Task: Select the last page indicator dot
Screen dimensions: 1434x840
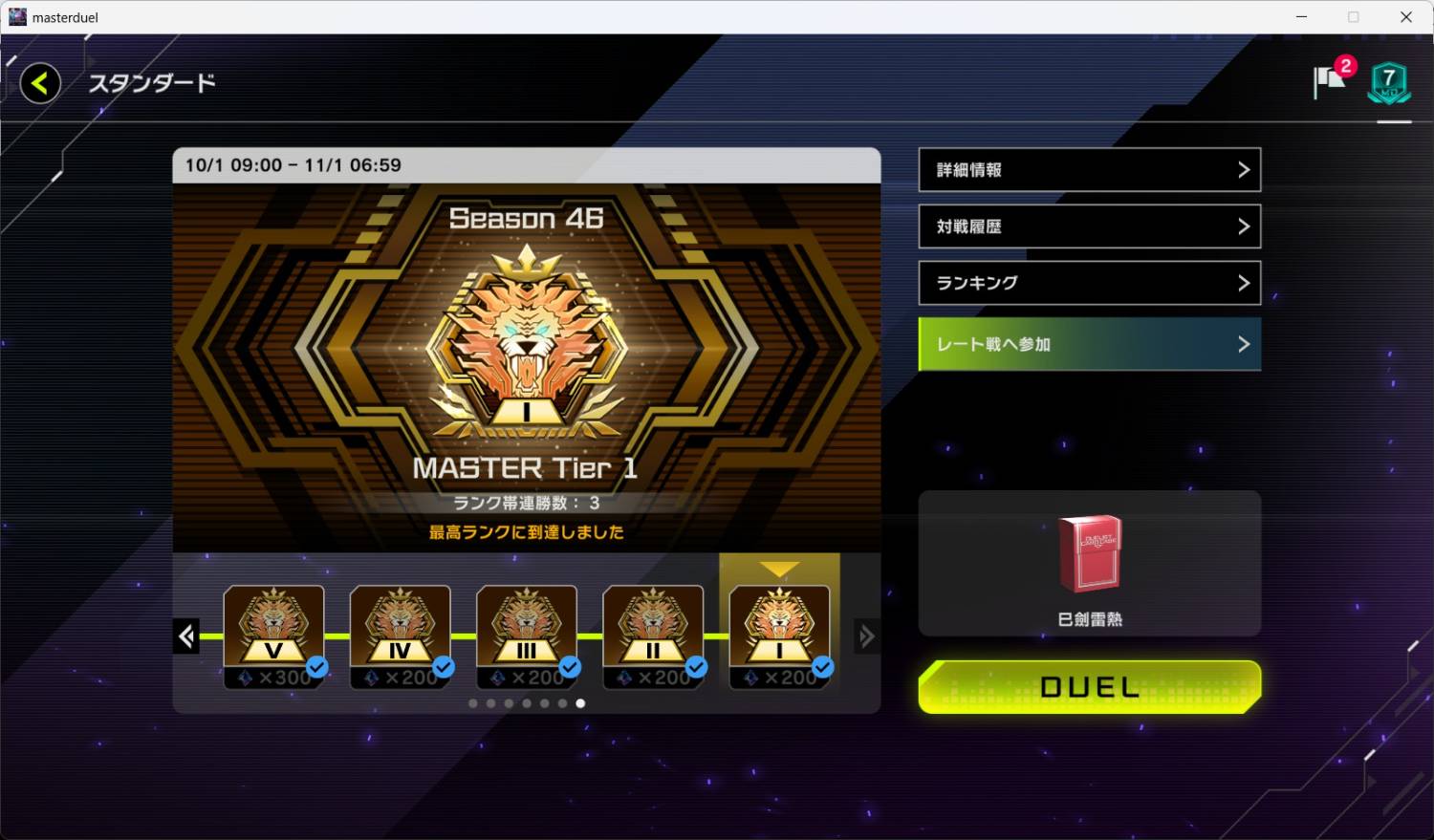Action: pos(580,702)
